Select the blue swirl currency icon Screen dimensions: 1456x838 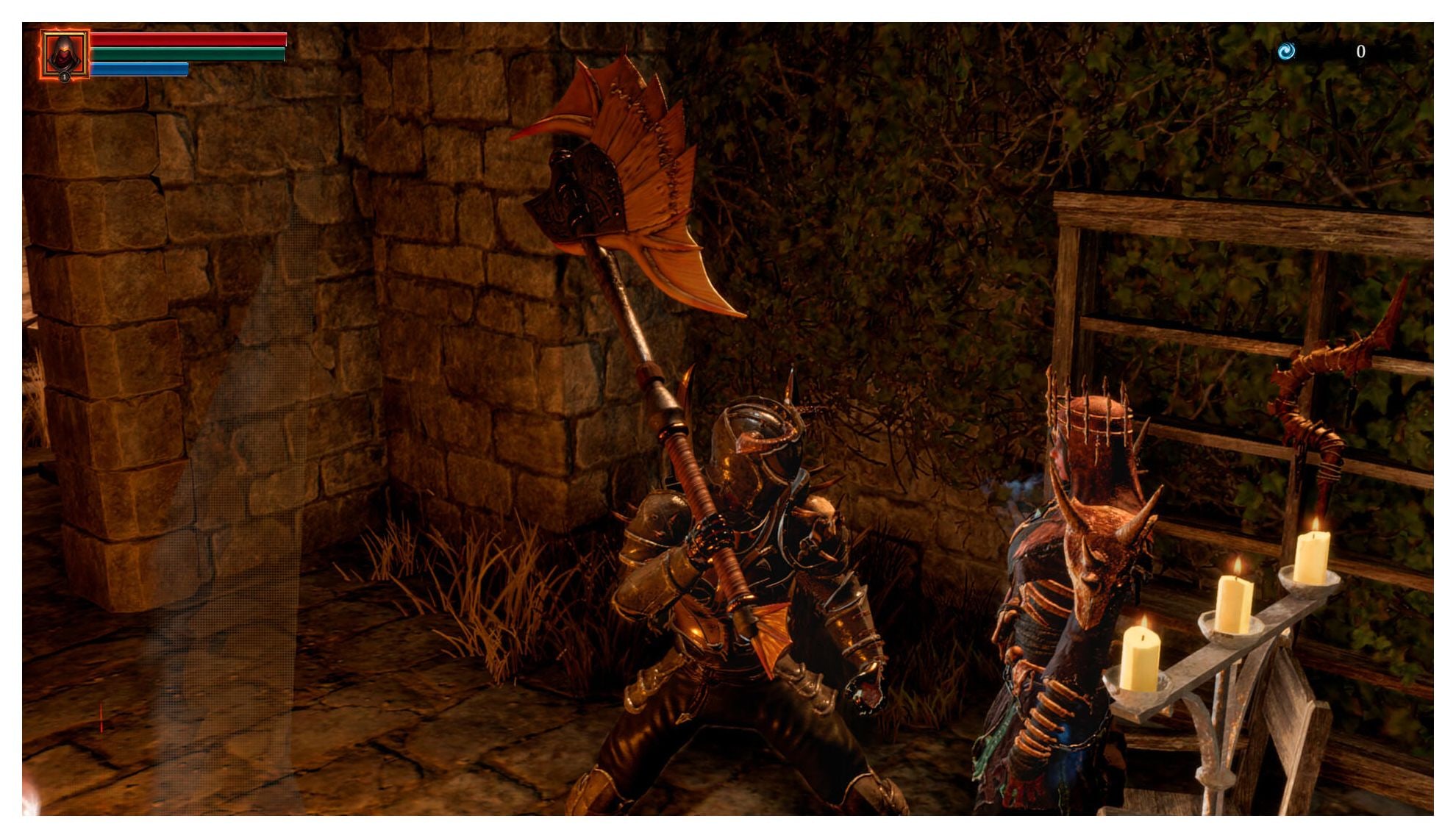(x=1286, y=51)
